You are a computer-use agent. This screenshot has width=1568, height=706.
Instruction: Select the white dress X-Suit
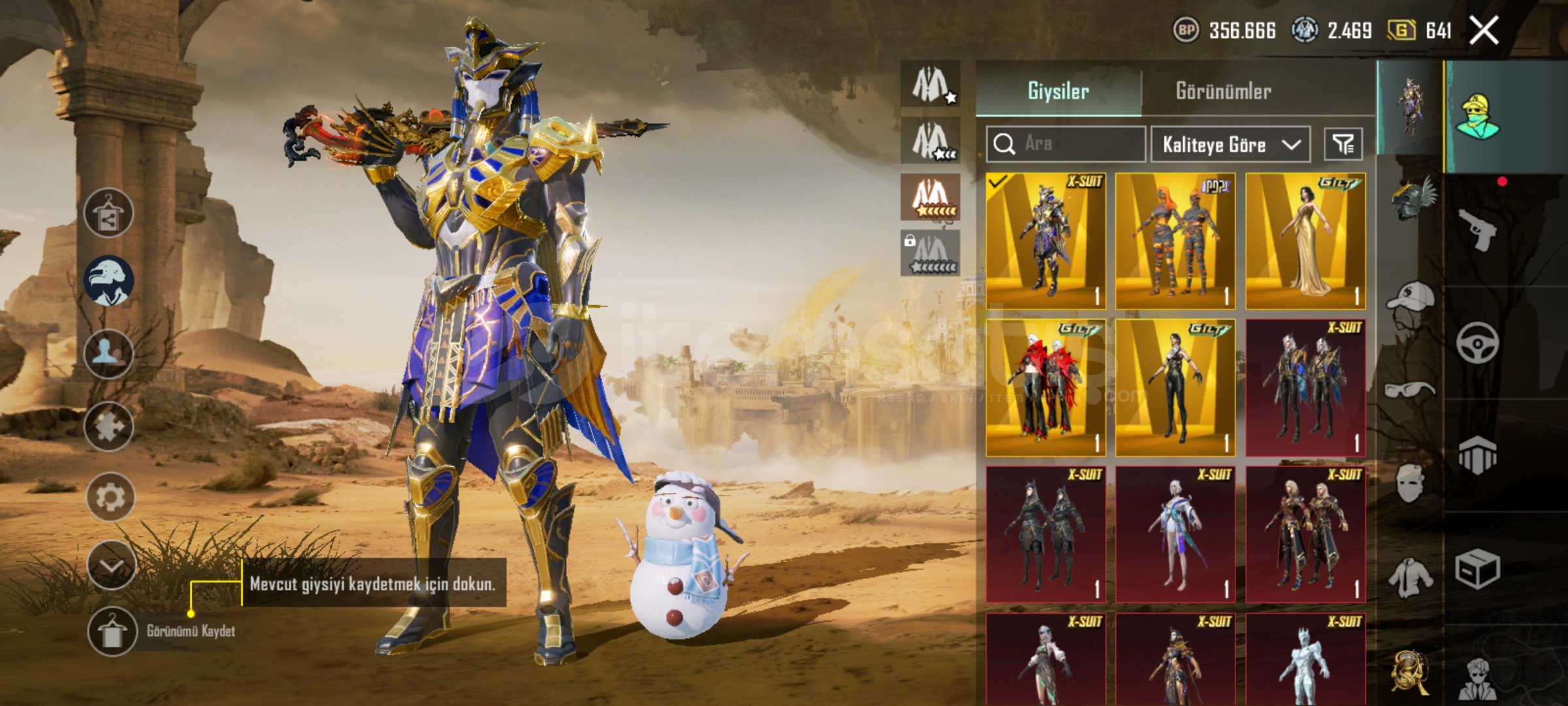click(x=1175, y=534)
